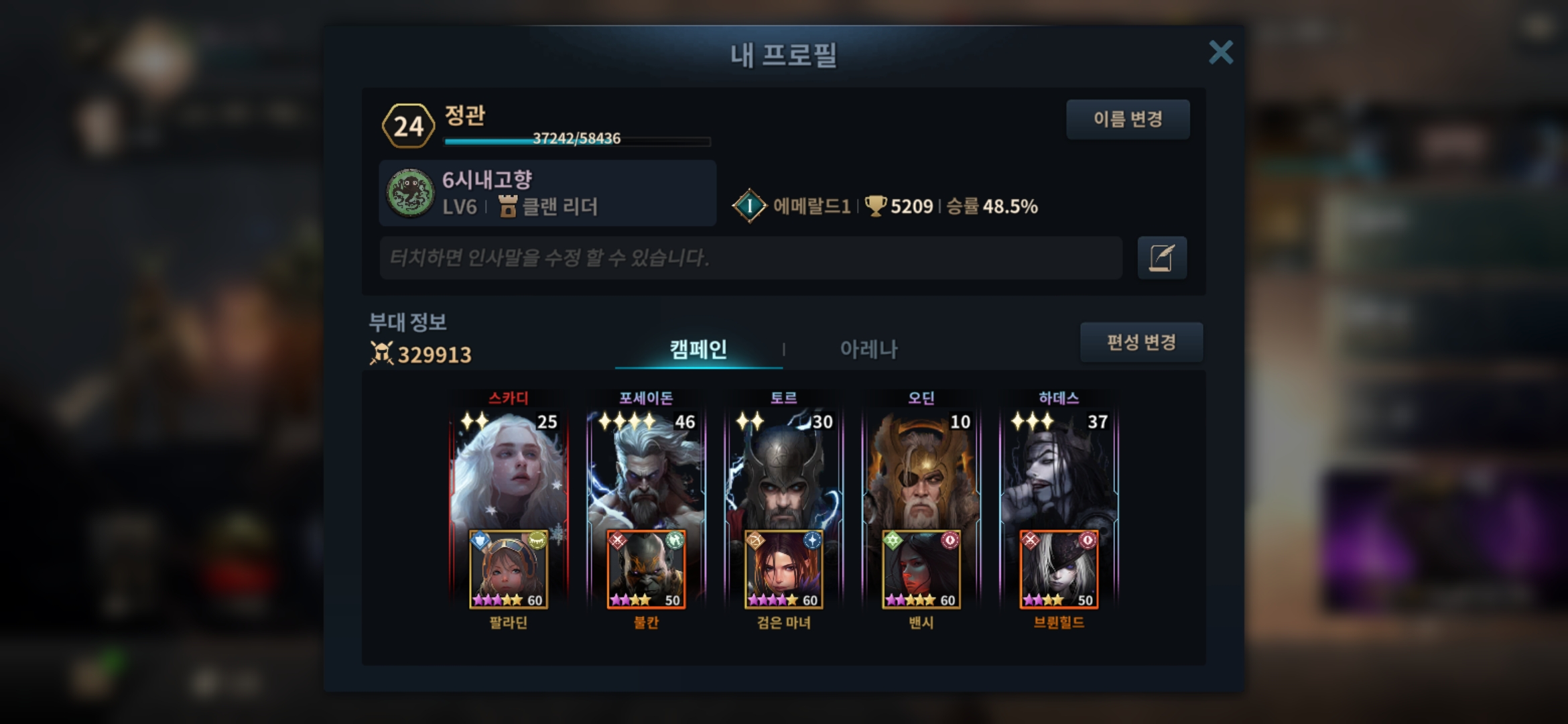This screenshot has width=1568, height=724.
Task: Inspect the 팔라딘 unit portrait
Action: click(x=509, y=570)
